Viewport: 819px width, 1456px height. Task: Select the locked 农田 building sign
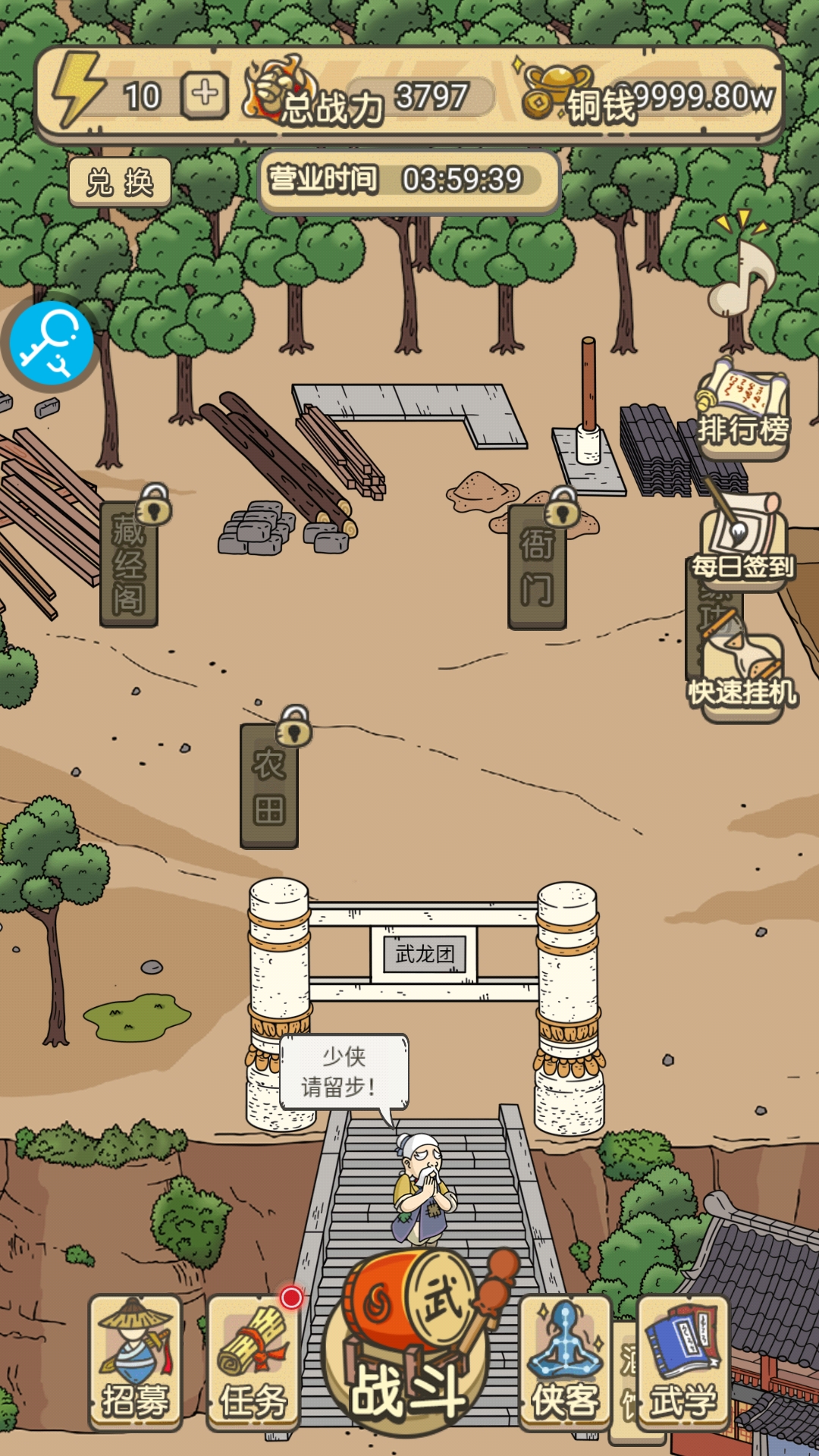[269, 785]
